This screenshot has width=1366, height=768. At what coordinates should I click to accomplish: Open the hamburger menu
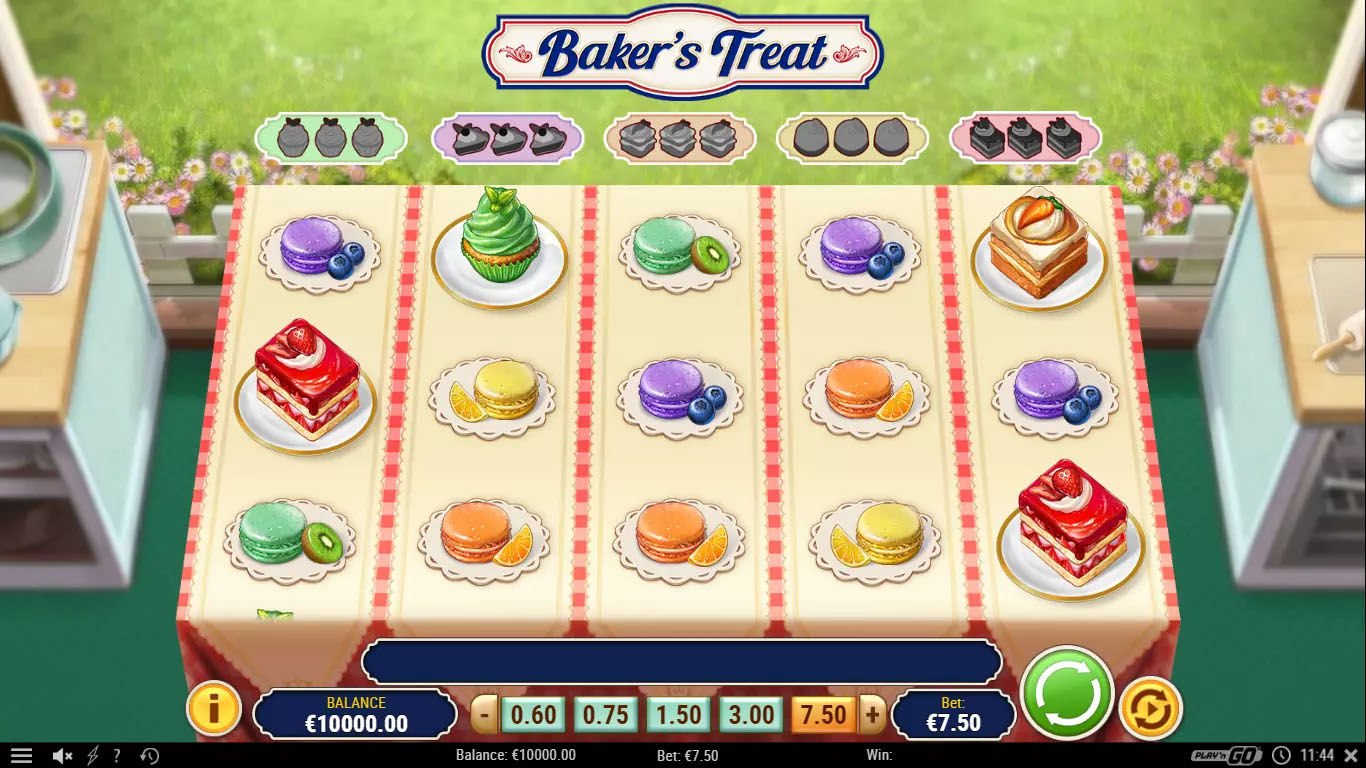(x=21, y=756)
